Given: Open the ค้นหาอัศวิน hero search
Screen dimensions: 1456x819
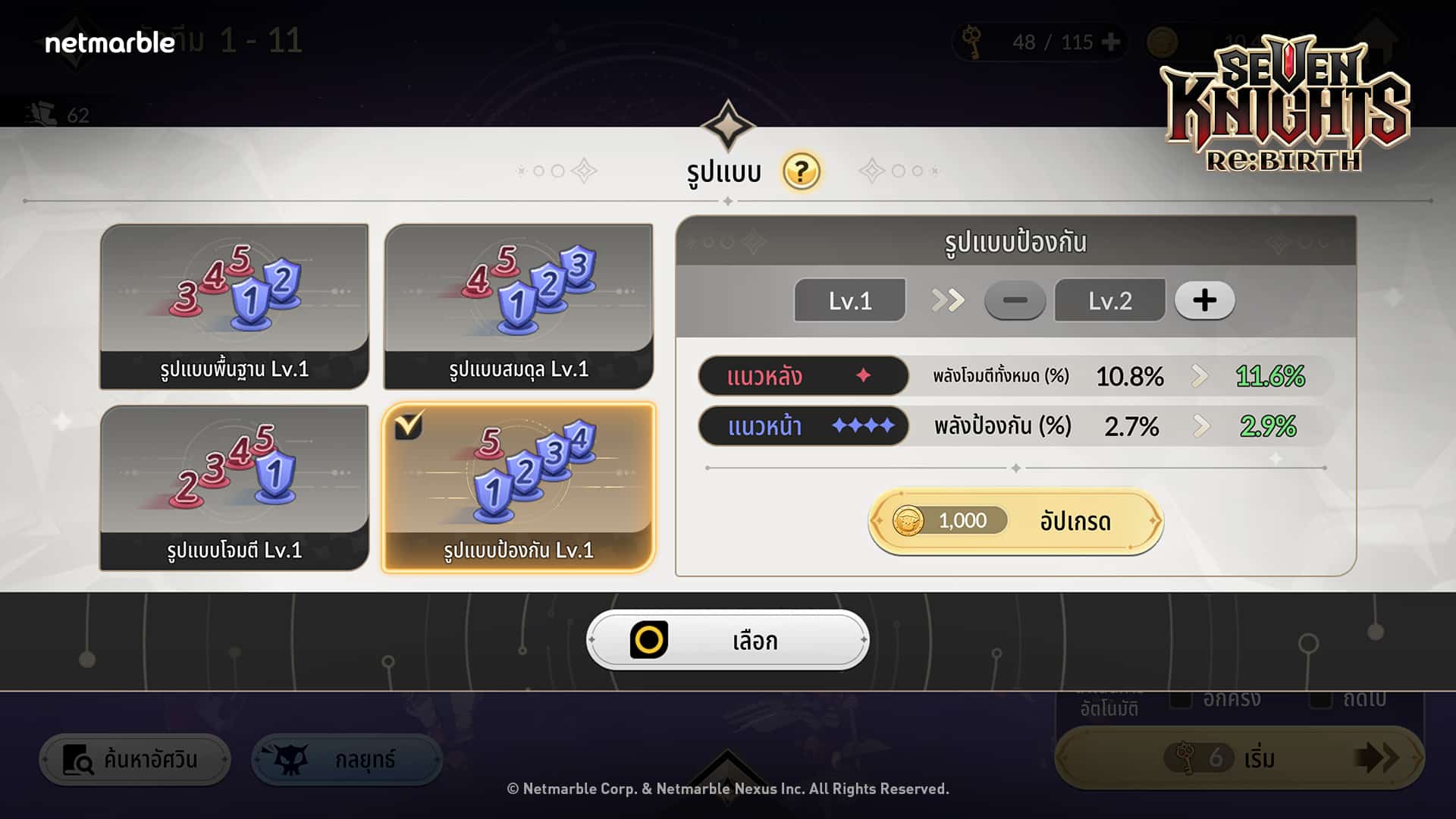Looking at the screenshot, I should [x=135, y=759].
